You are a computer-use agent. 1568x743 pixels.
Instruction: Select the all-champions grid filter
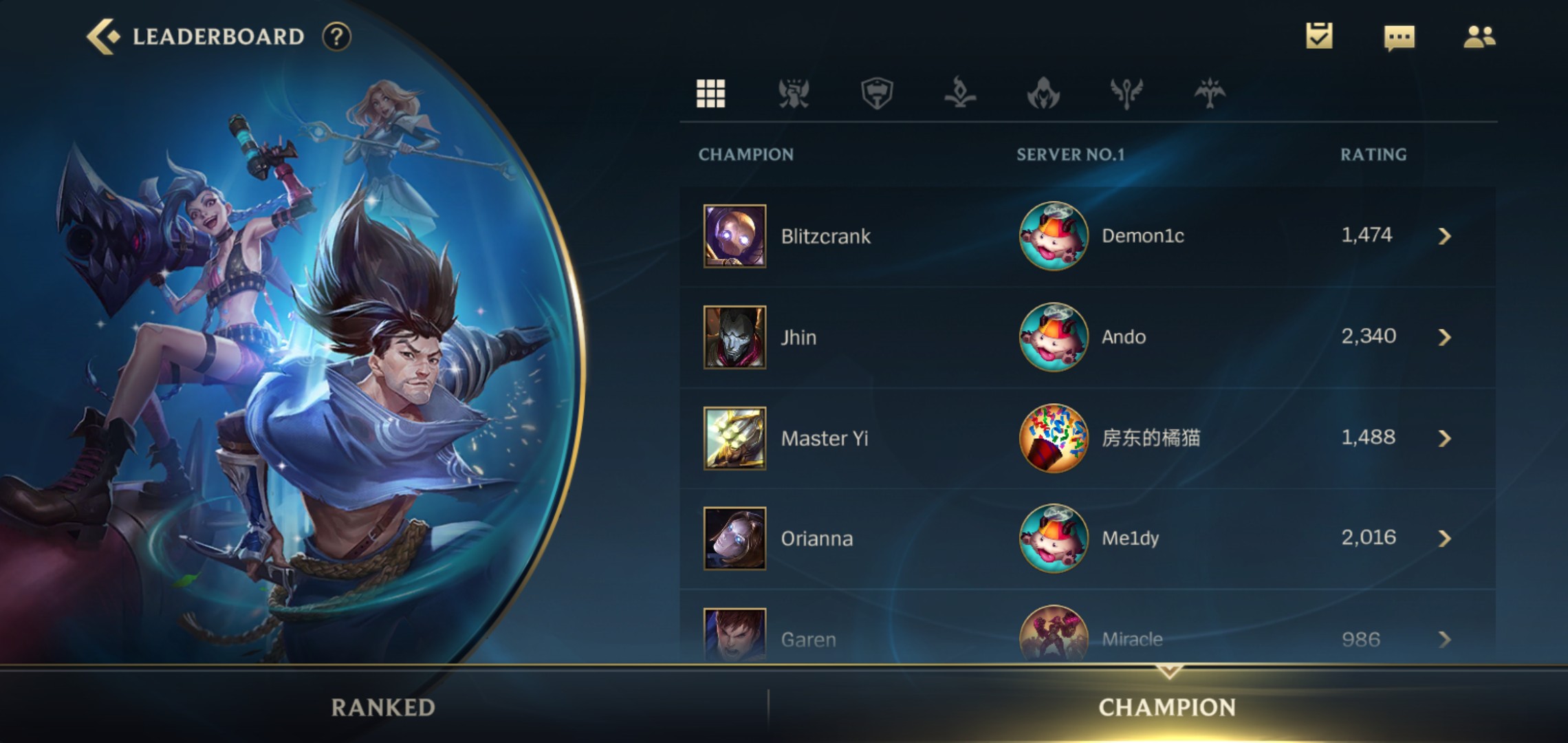(710, 94)
